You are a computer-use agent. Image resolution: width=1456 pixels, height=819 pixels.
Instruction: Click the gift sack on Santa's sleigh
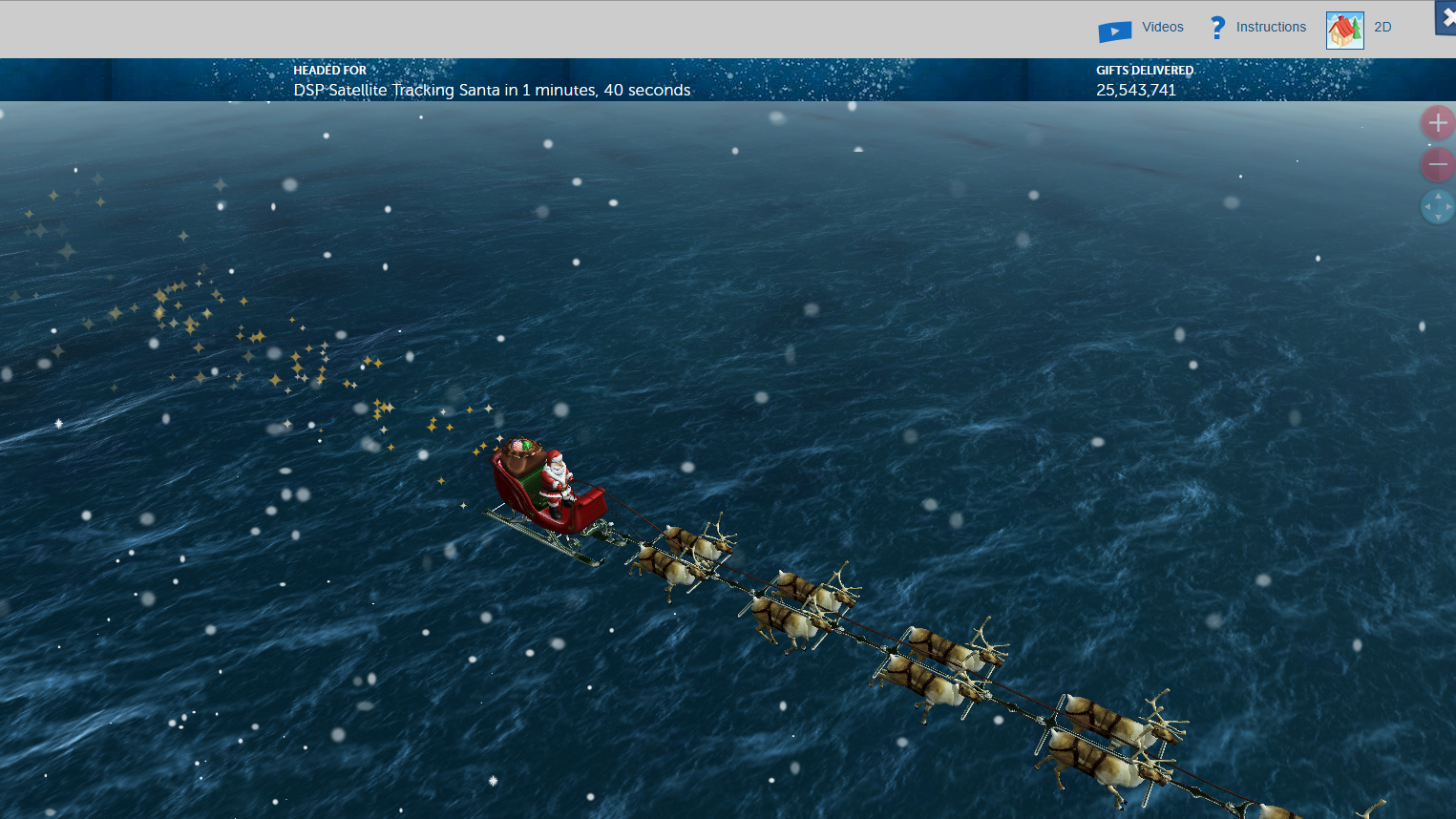[520, 458]
